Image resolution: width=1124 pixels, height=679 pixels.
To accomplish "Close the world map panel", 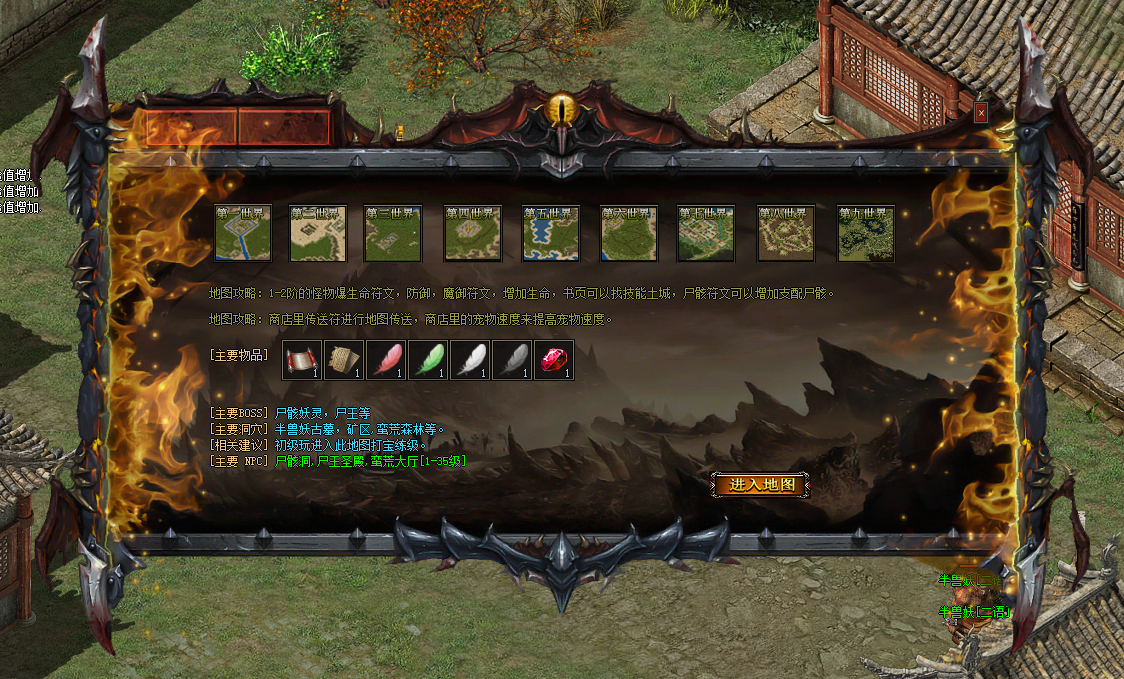I will click(x=981, y=113).
